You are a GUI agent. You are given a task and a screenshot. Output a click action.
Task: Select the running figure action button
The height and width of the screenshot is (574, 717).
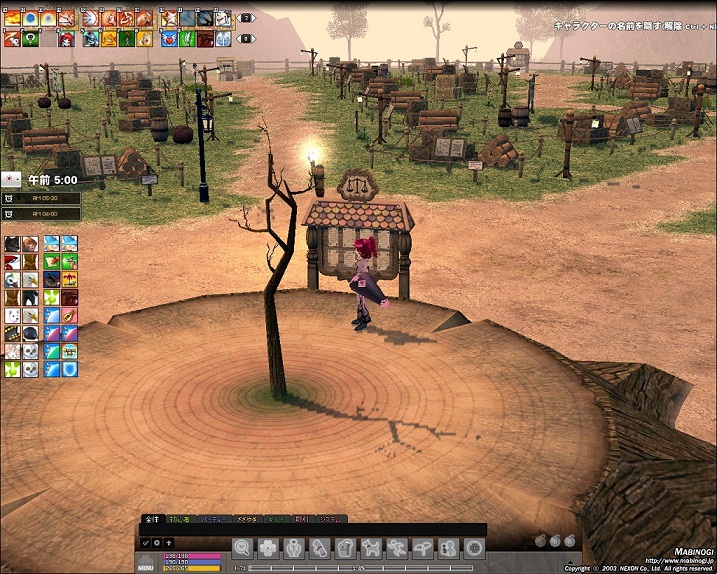coord(397,547)
